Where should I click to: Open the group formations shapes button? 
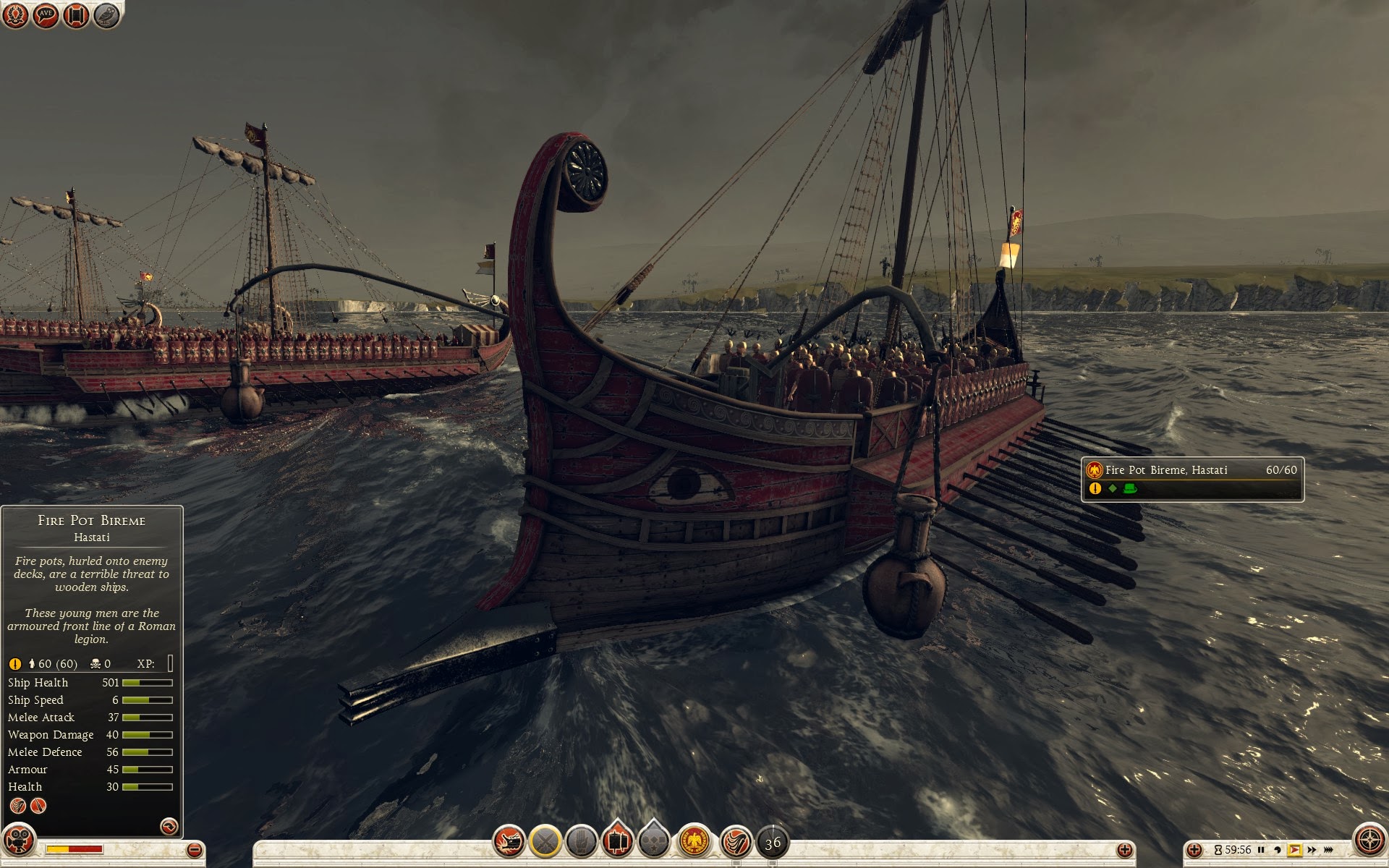click(654, 842)
